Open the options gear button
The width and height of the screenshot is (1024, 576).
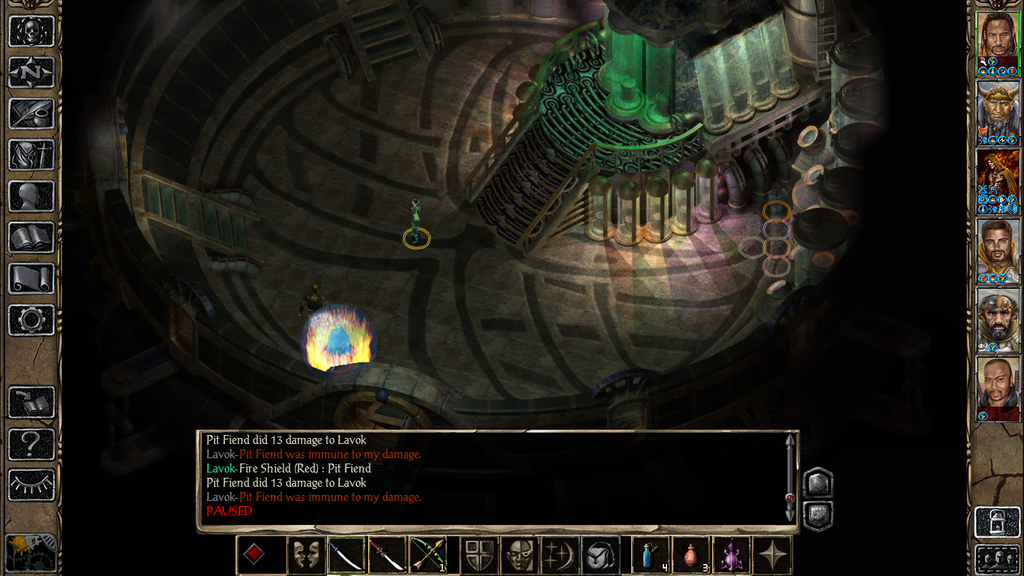31,319
